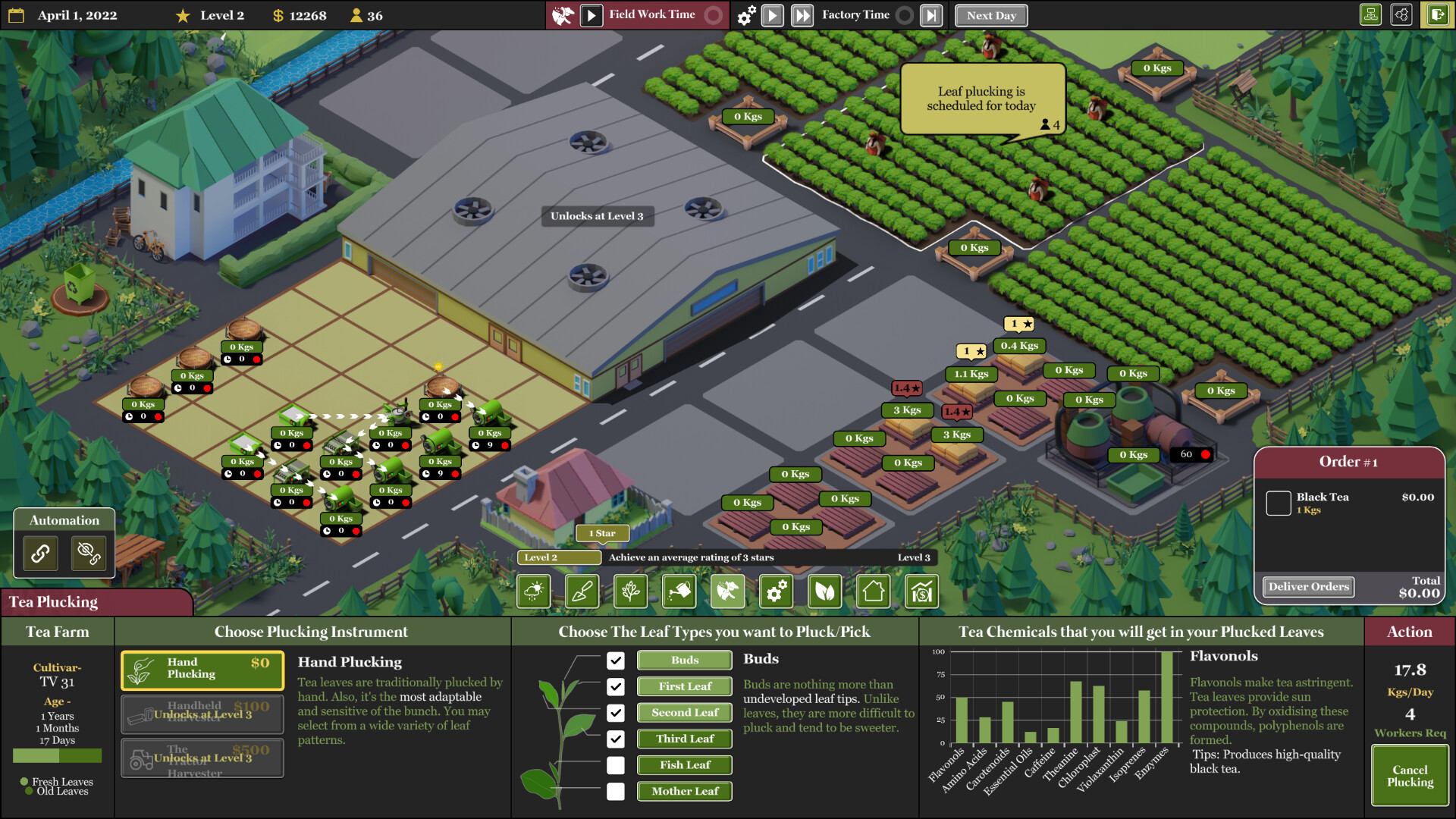Toggle the link icon in Automation panel
This screenshot has width=1456, height=819.
39,553
